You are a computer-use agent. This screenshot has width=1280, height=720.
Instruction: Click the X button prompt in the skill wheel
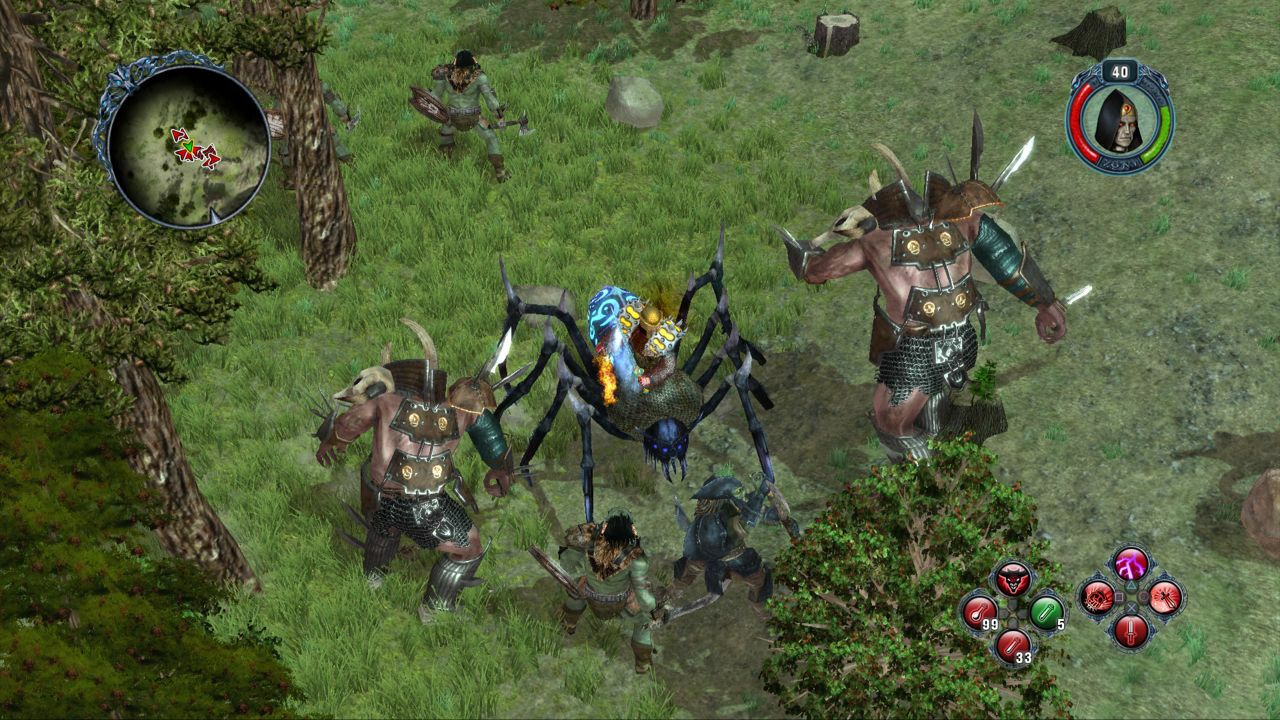(x=1131, y=607)
